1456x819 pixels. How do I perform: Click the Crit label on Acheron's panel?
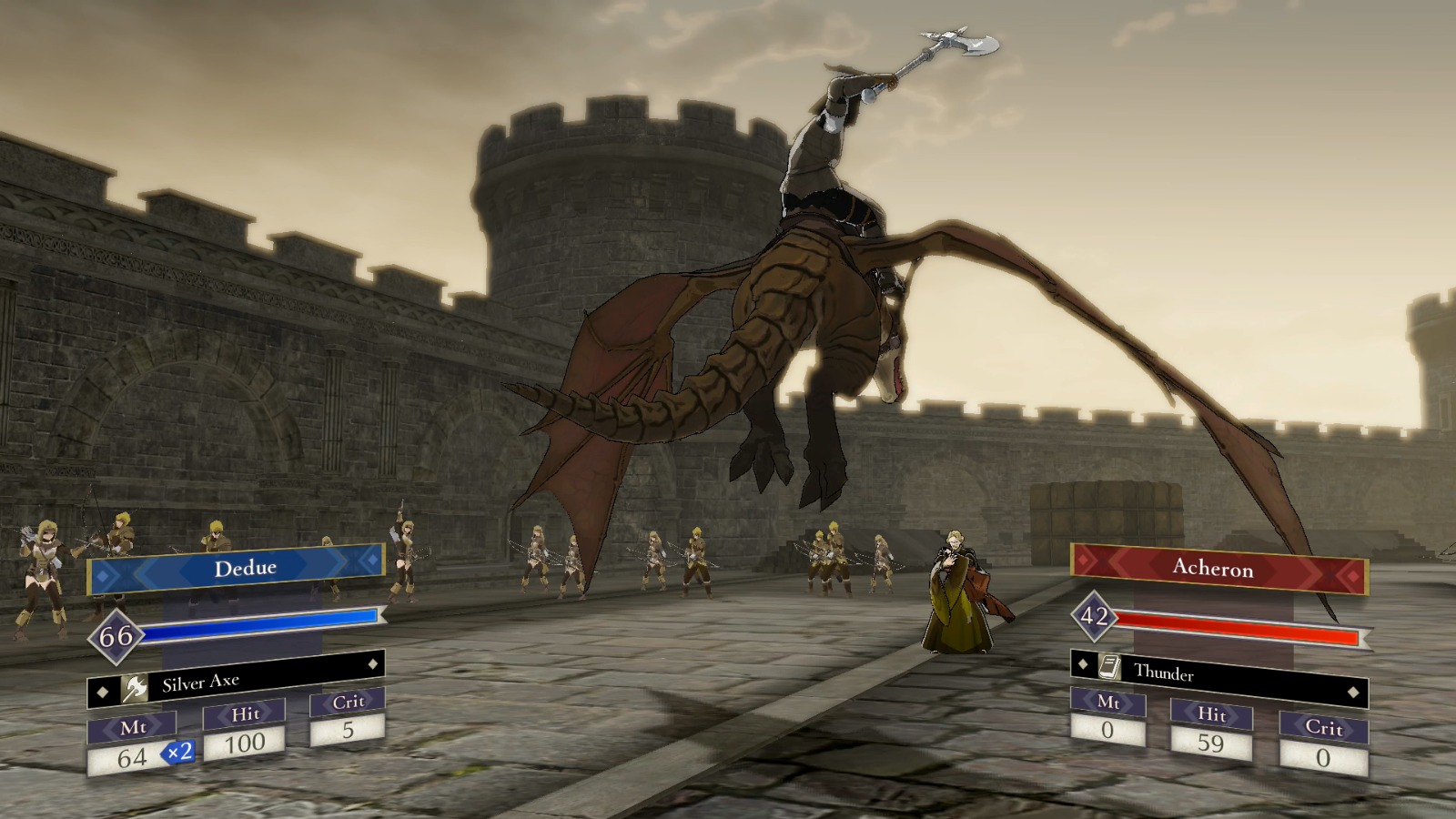[x=1325, y=728]
